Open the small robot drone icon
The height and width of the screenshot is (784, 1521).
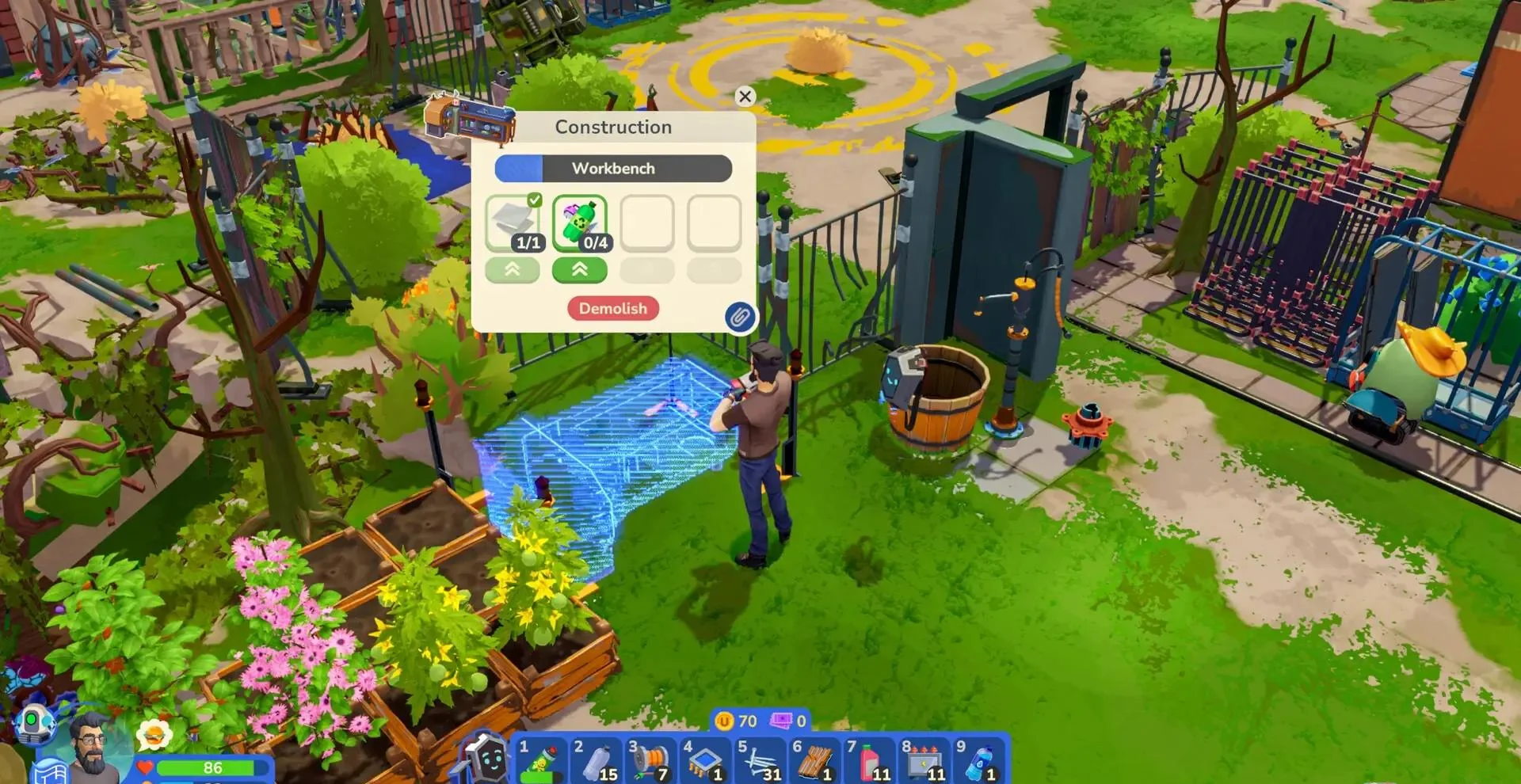(36, 722)
